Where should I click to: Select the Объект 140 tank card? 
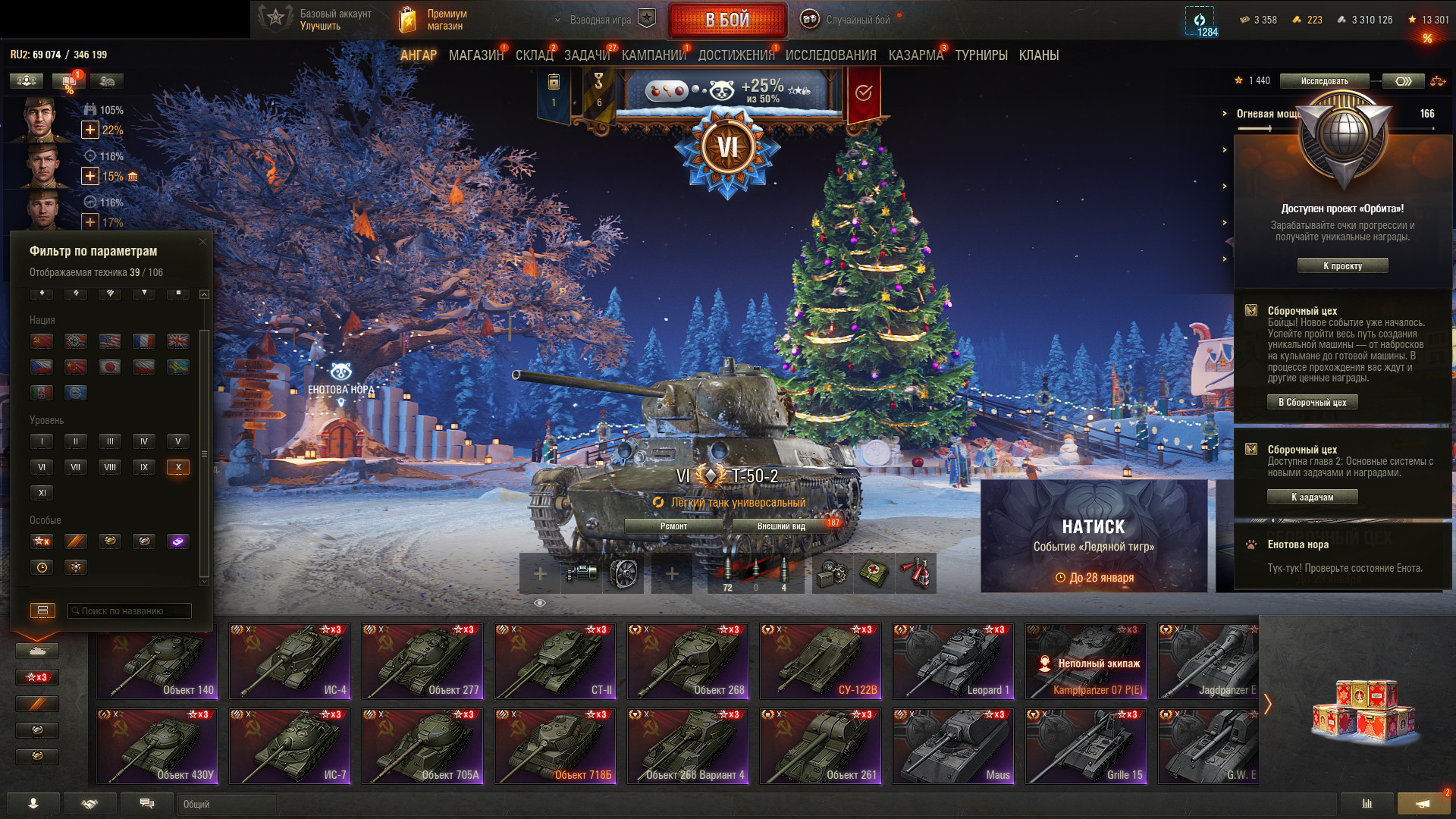157,661
